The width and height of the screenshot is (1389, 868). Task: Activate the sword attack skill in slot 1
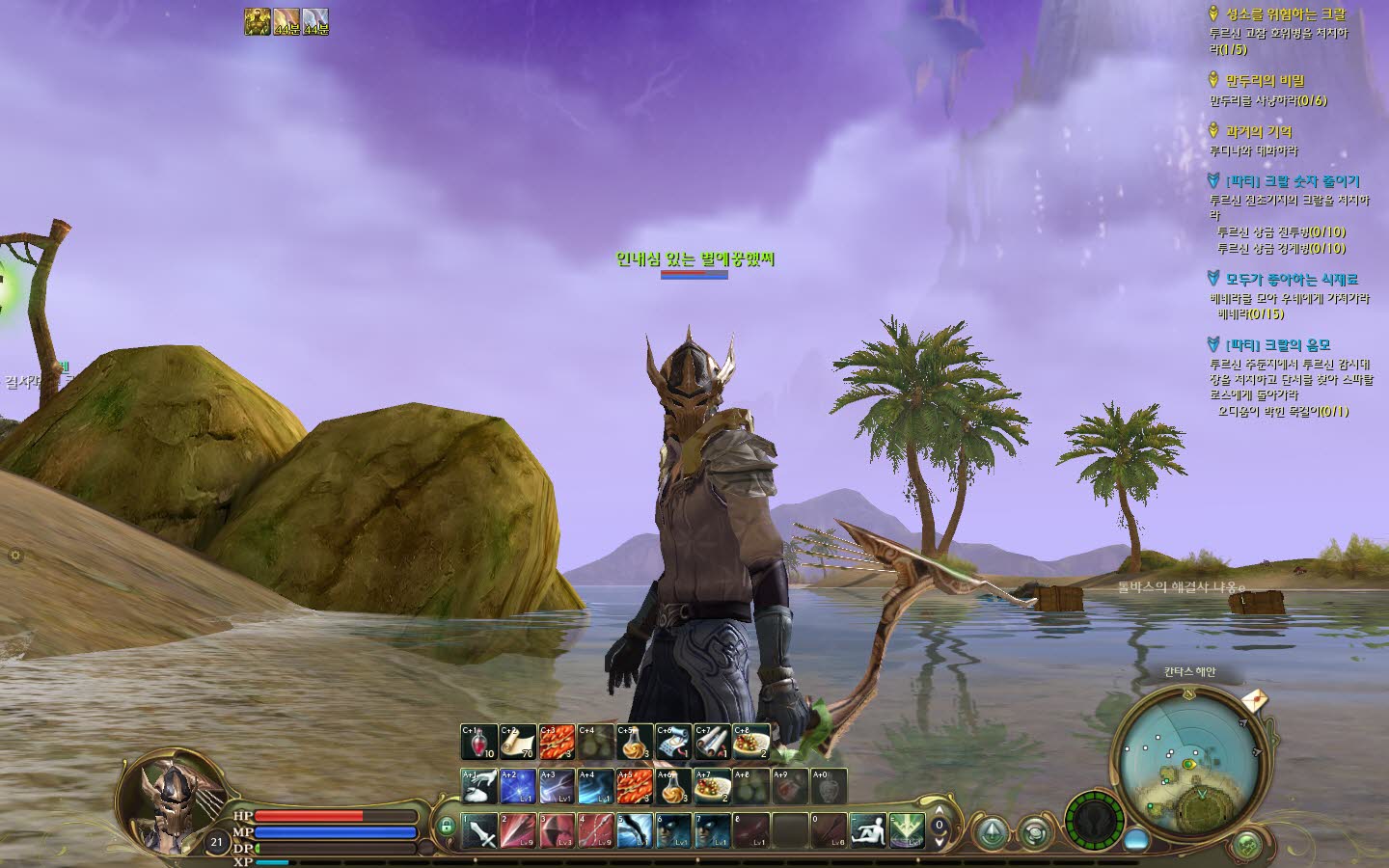pos(479,830)
